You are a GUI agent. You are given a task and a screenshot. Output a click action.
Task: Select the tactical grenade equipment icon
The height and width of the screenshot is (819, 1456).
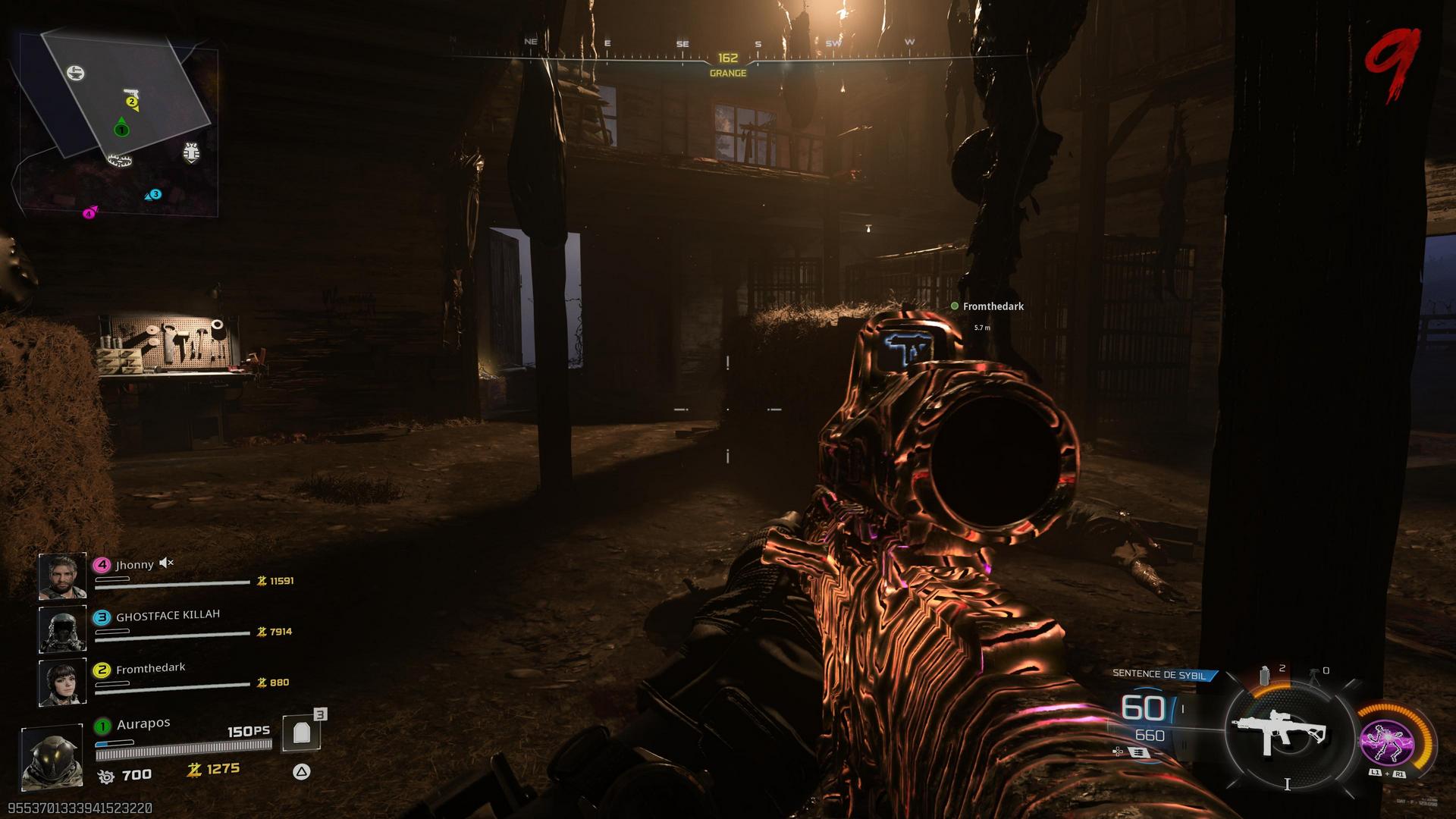[1265, 674]
